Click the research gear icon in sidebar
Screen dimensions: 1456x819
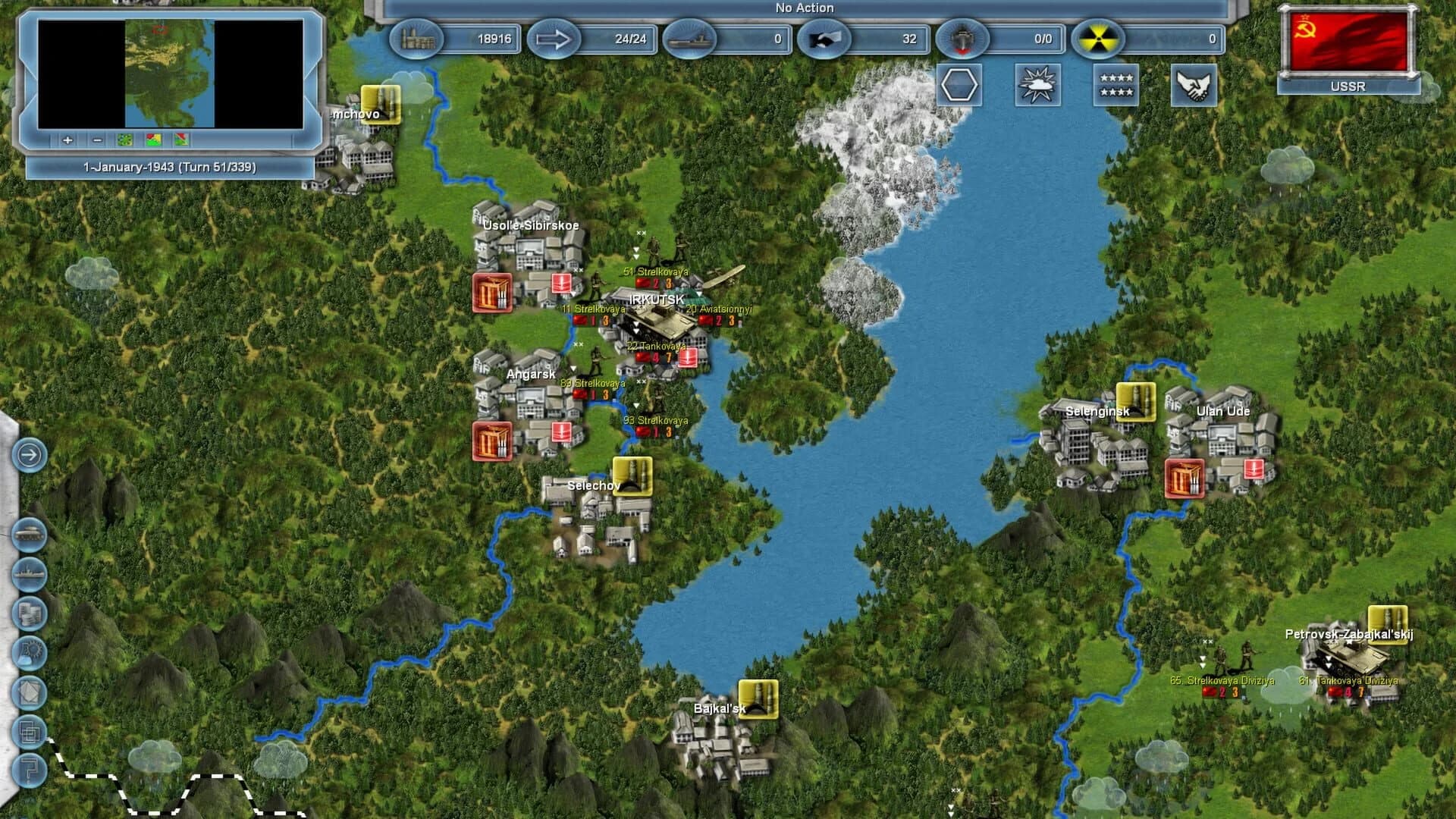[30, 654]
